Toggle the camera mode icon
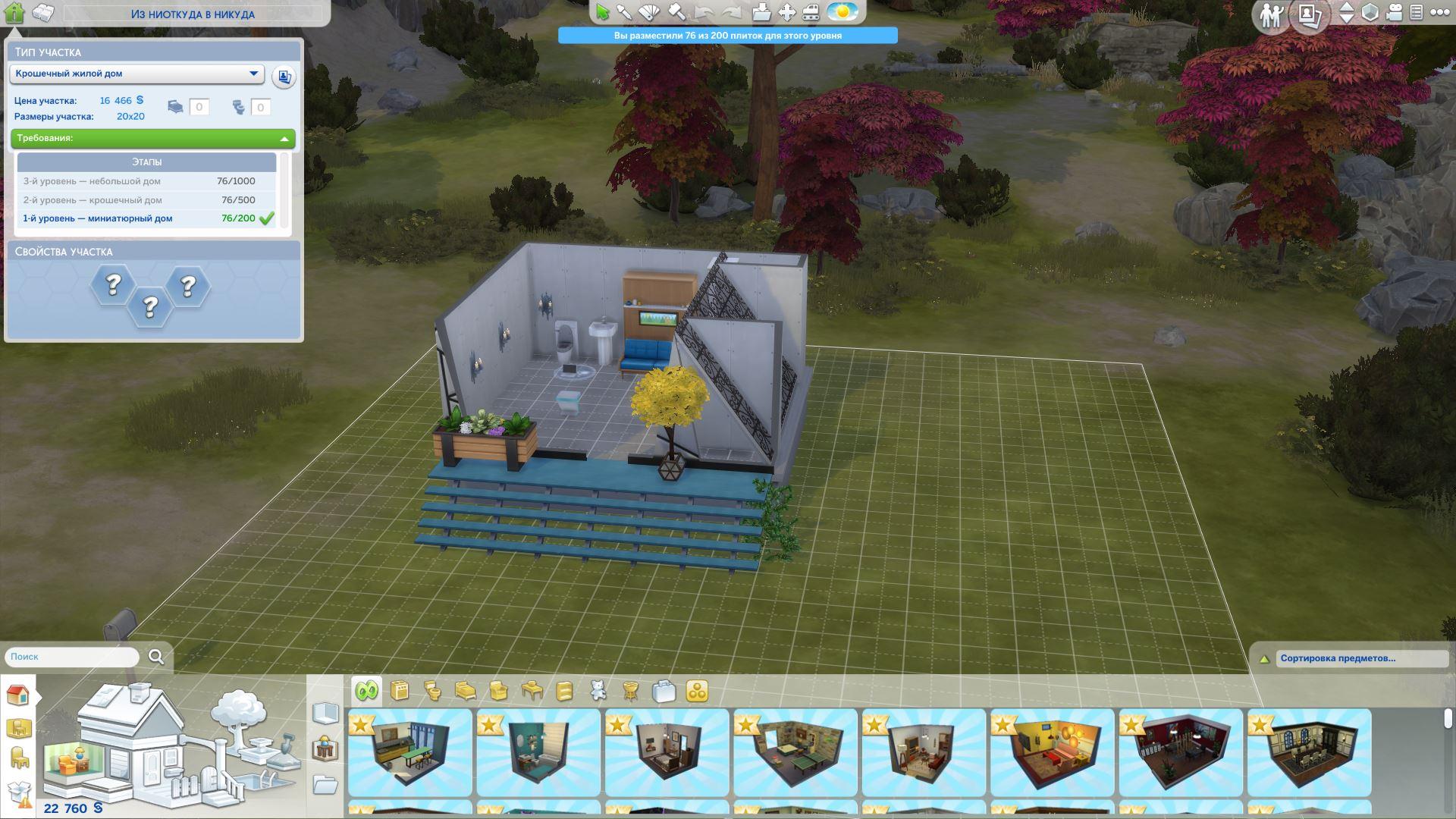 [1394, 13]
